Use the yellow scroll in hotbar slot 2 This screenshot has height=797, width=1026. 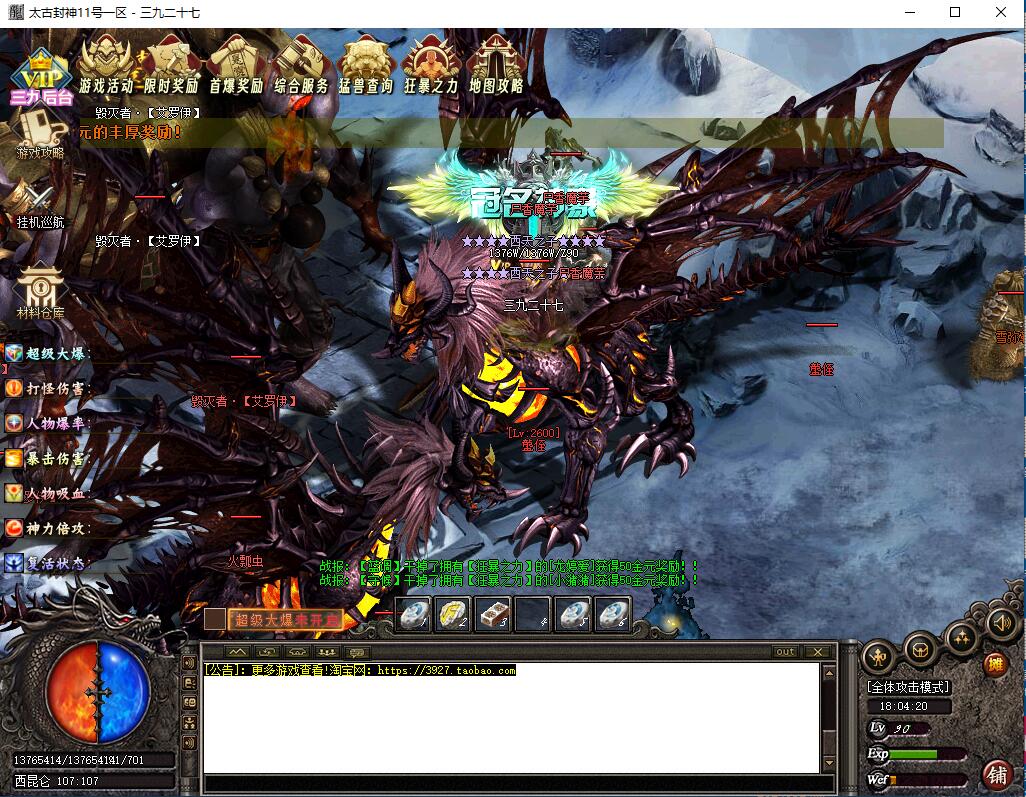coord(453,615)
